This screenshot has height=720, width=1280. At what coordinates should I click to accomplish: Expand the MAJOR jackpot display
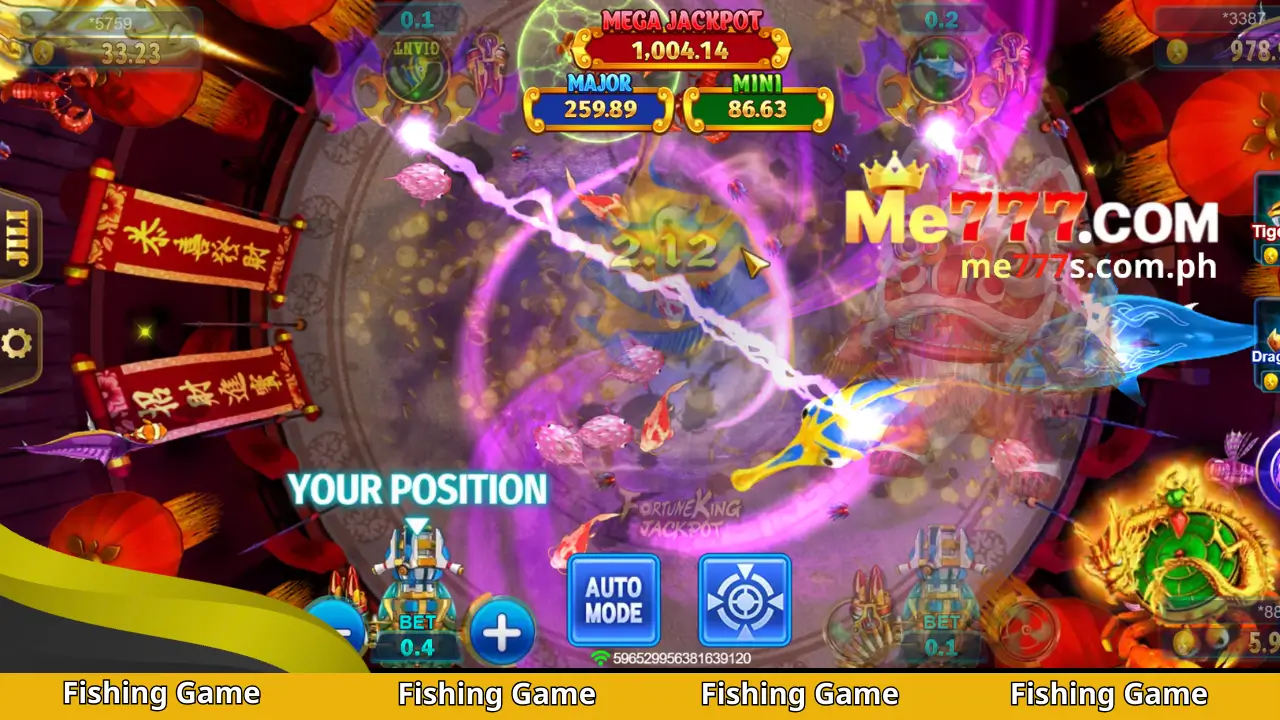[597, 100]
